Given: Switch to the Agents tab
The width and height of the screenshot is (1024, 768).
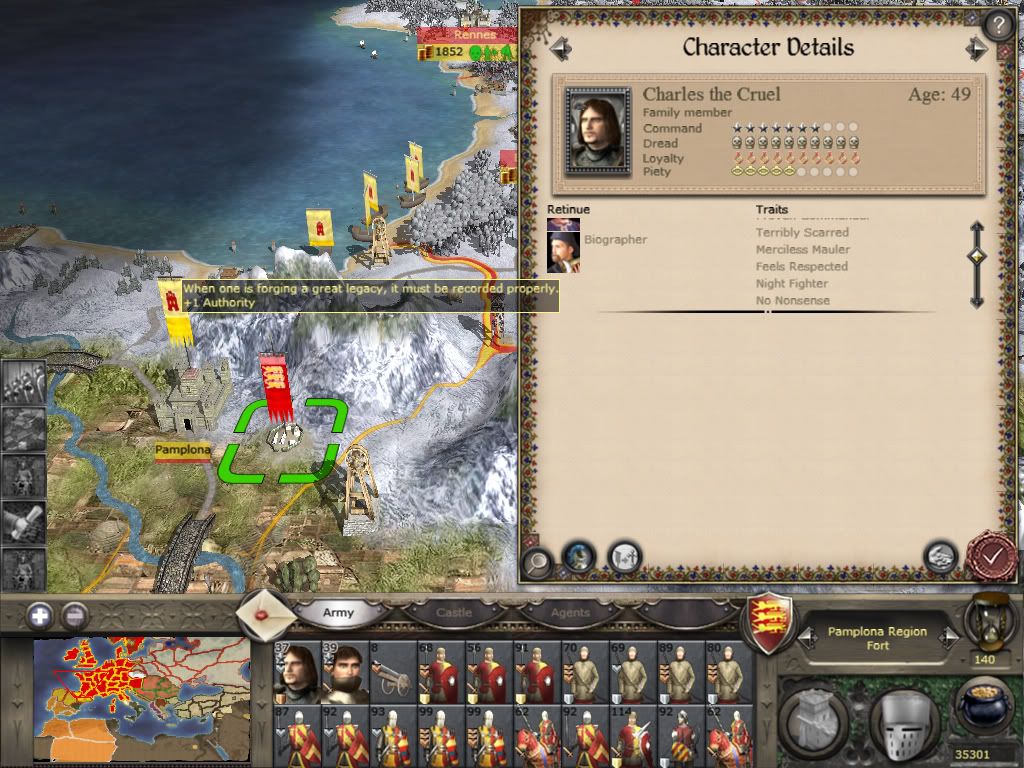Looking at the screenshot, I should pyautogui.click(x=570, y=612).
